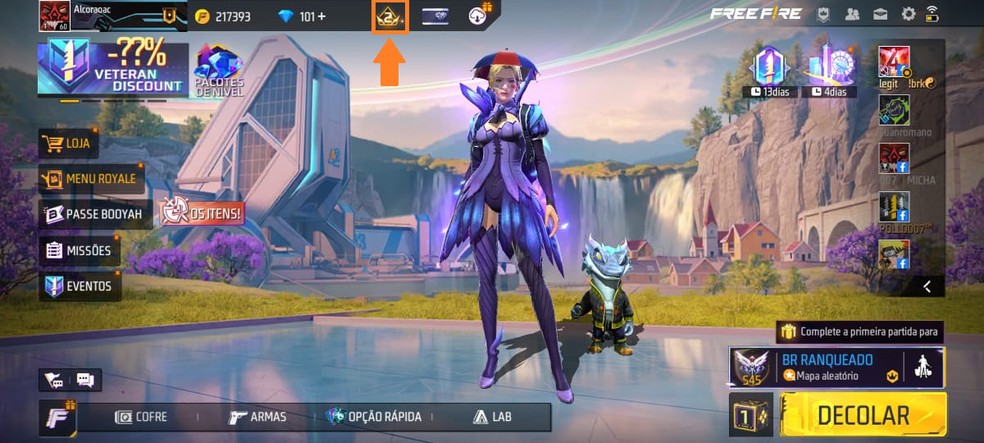
Task: Open the Menu Royale entry
Action: pyautogui.click(x=91, y=179)
